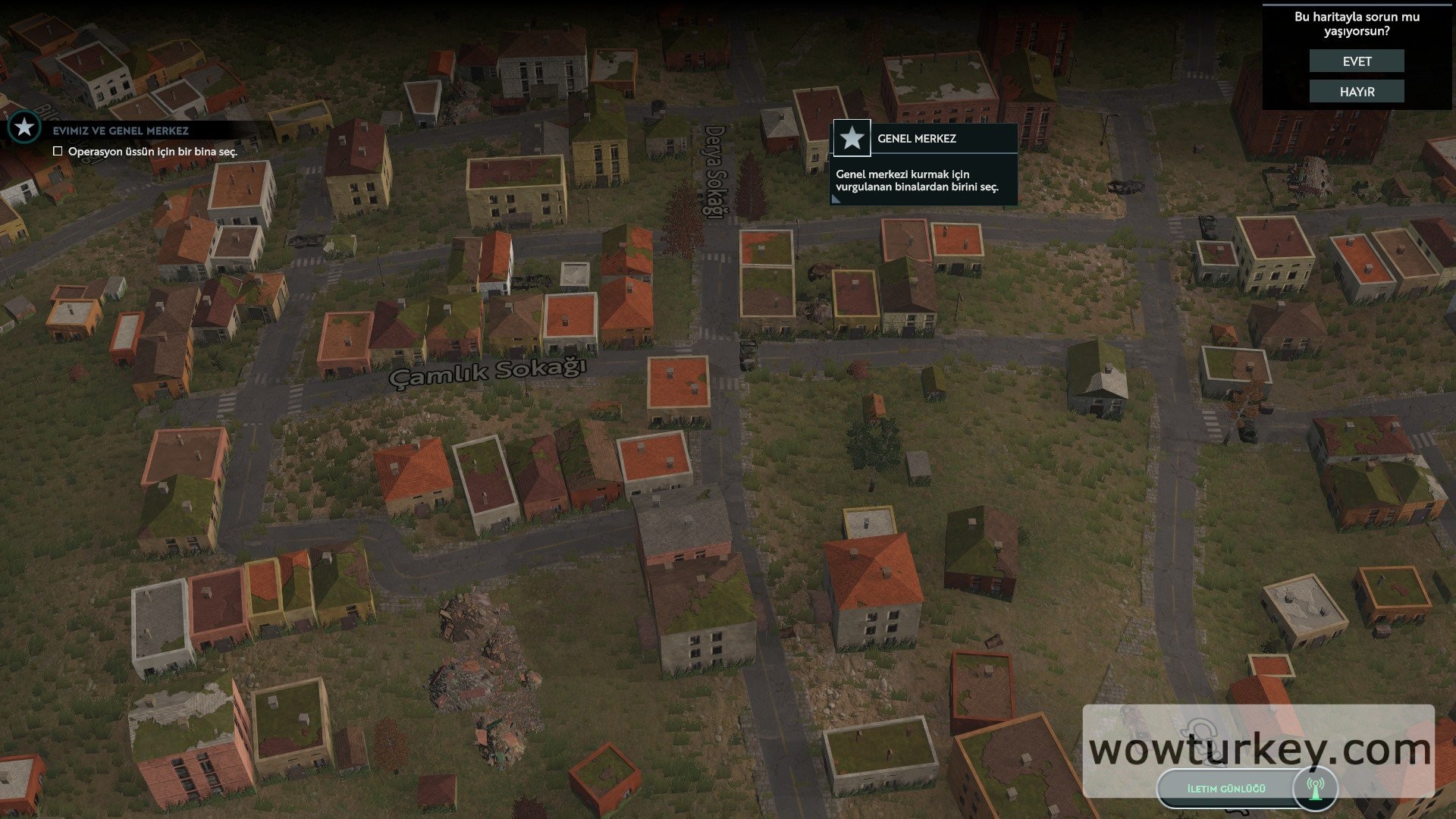This screenshot has height=819, width=1456.
Task: Tick the 'Operasyon üssün için bir bina seç' checkbox
Action: pos(58,152)
